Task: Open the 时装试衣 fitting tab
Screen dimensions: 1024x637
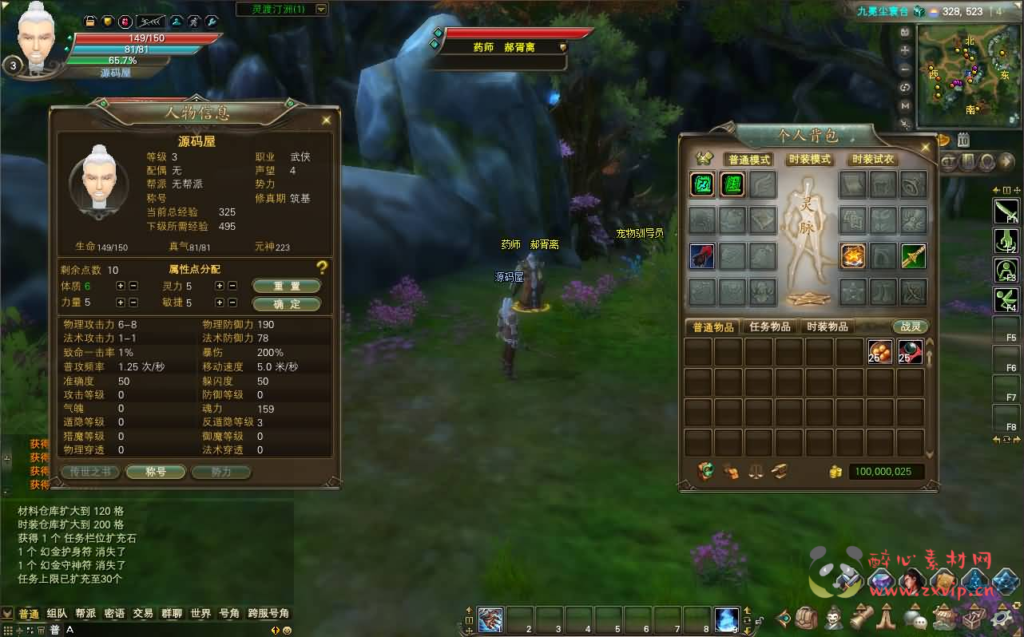Action: click(873, 160)
